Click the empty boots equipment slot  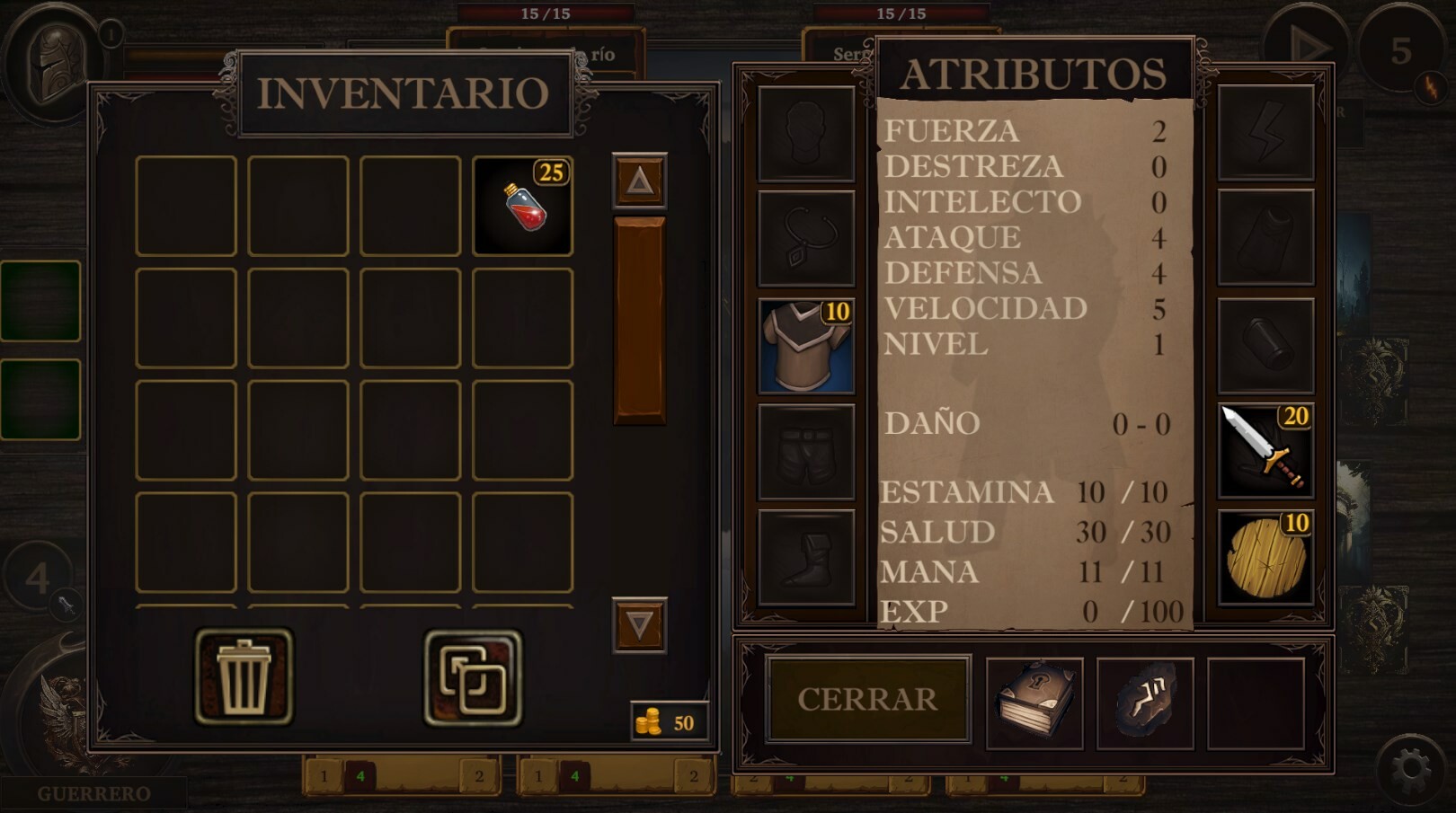click(803, 555)
